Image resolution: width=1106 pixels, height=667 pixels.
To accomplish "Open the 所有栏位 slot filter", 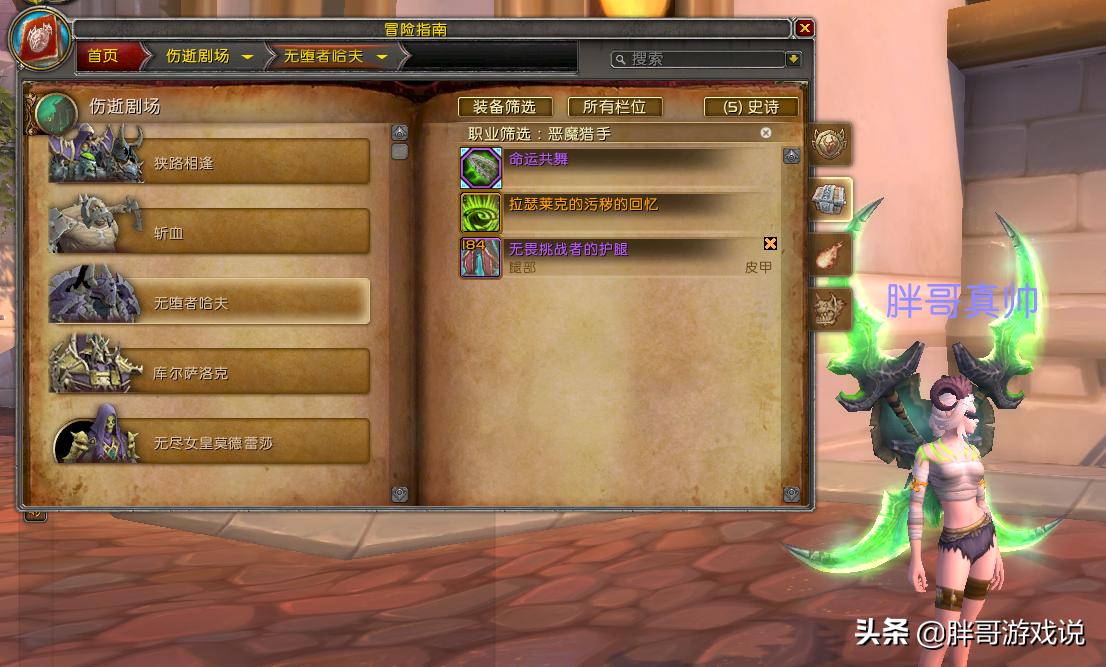I will pos(614,107).
